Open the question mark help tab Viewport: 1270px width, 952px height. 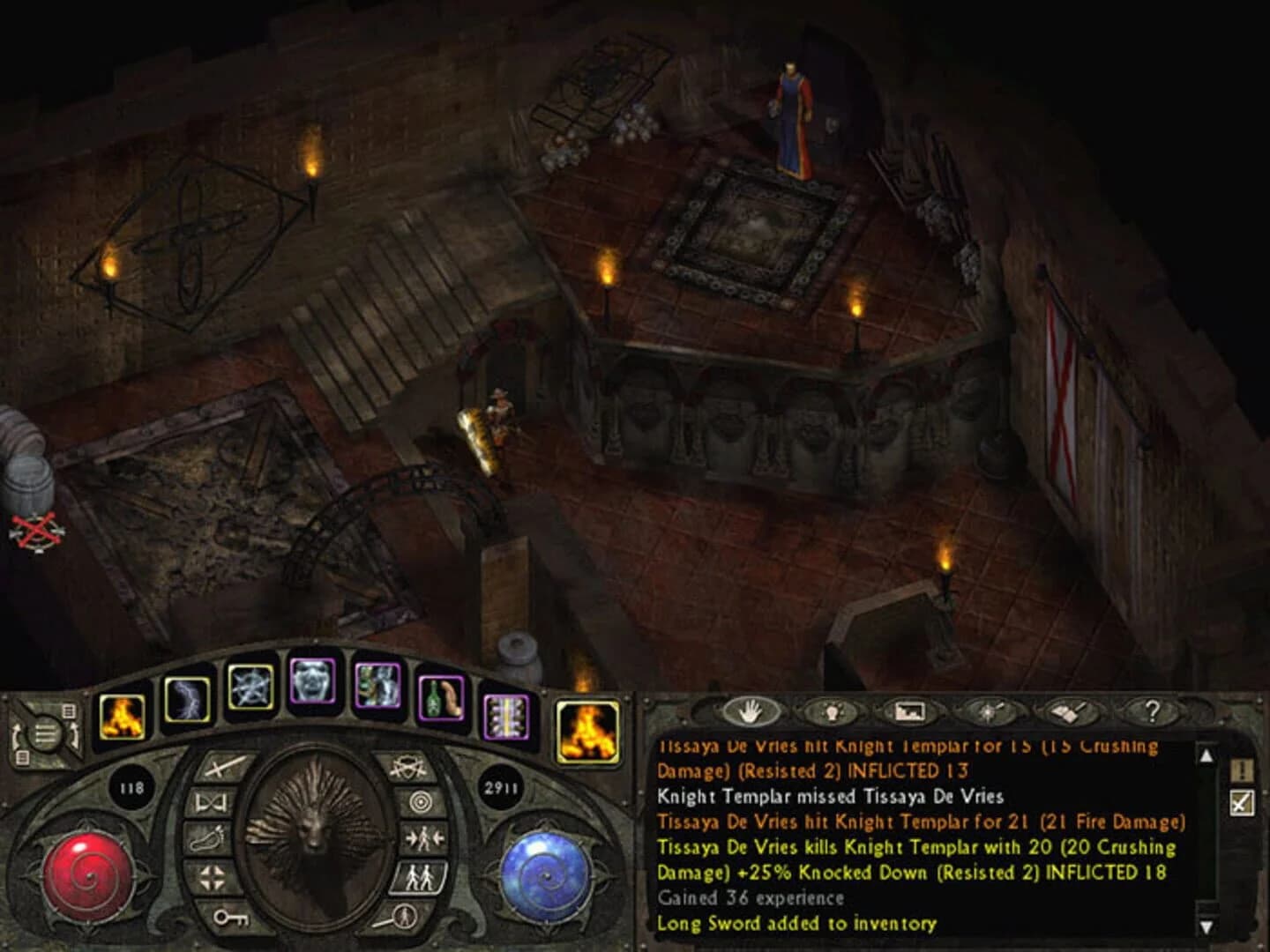click(x=1153, y=711)
